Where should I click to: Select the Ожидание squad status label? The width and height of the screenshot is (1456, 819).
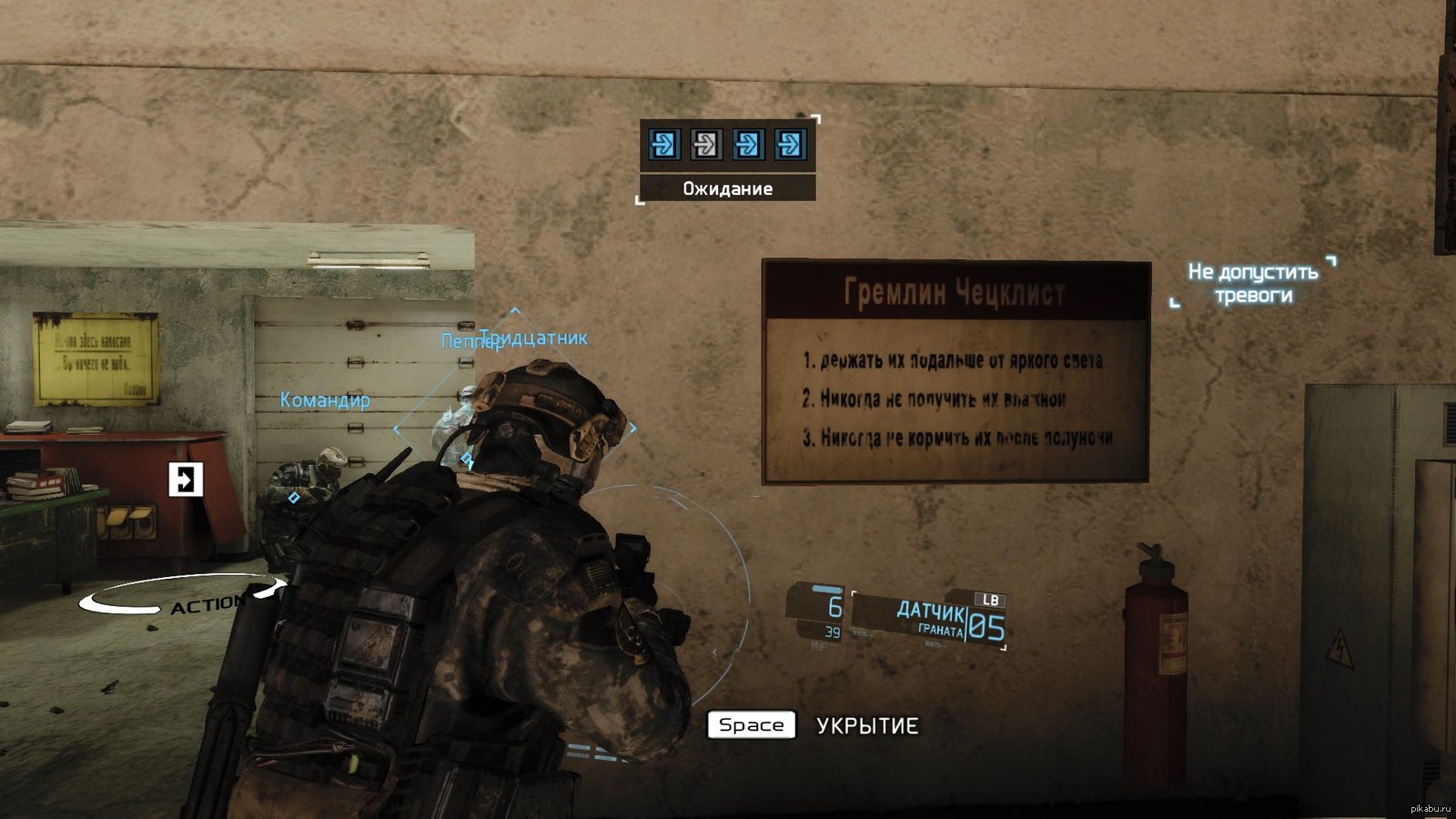727,188
